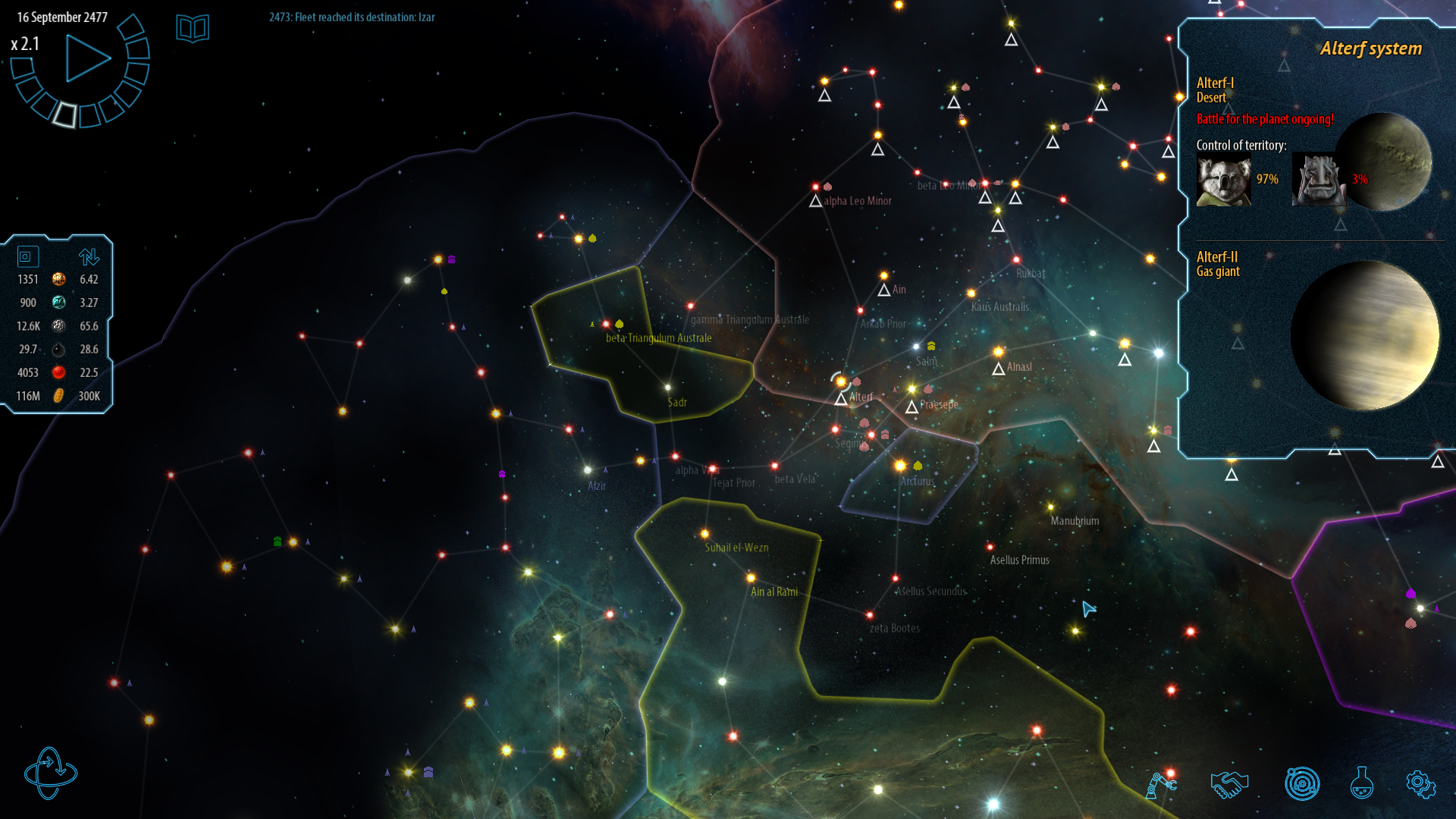Open the 'Fleet reached its destination: Izar' notification
This screenshot has height=819, width=1456.
click(350, 17)
